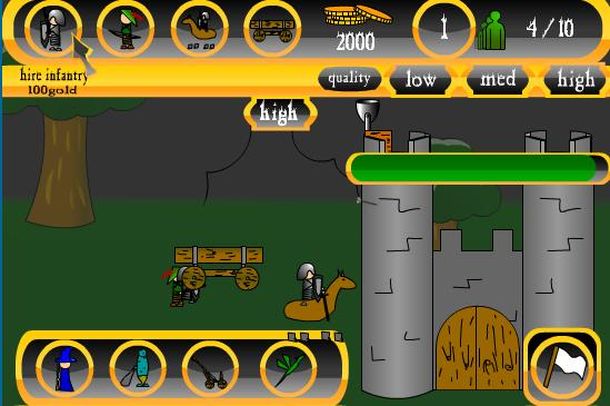This screenshot has height=406, width=610.
Task: Buy the wooden siege cart unit
Action: pyautogui.click(x=272, y=28)
